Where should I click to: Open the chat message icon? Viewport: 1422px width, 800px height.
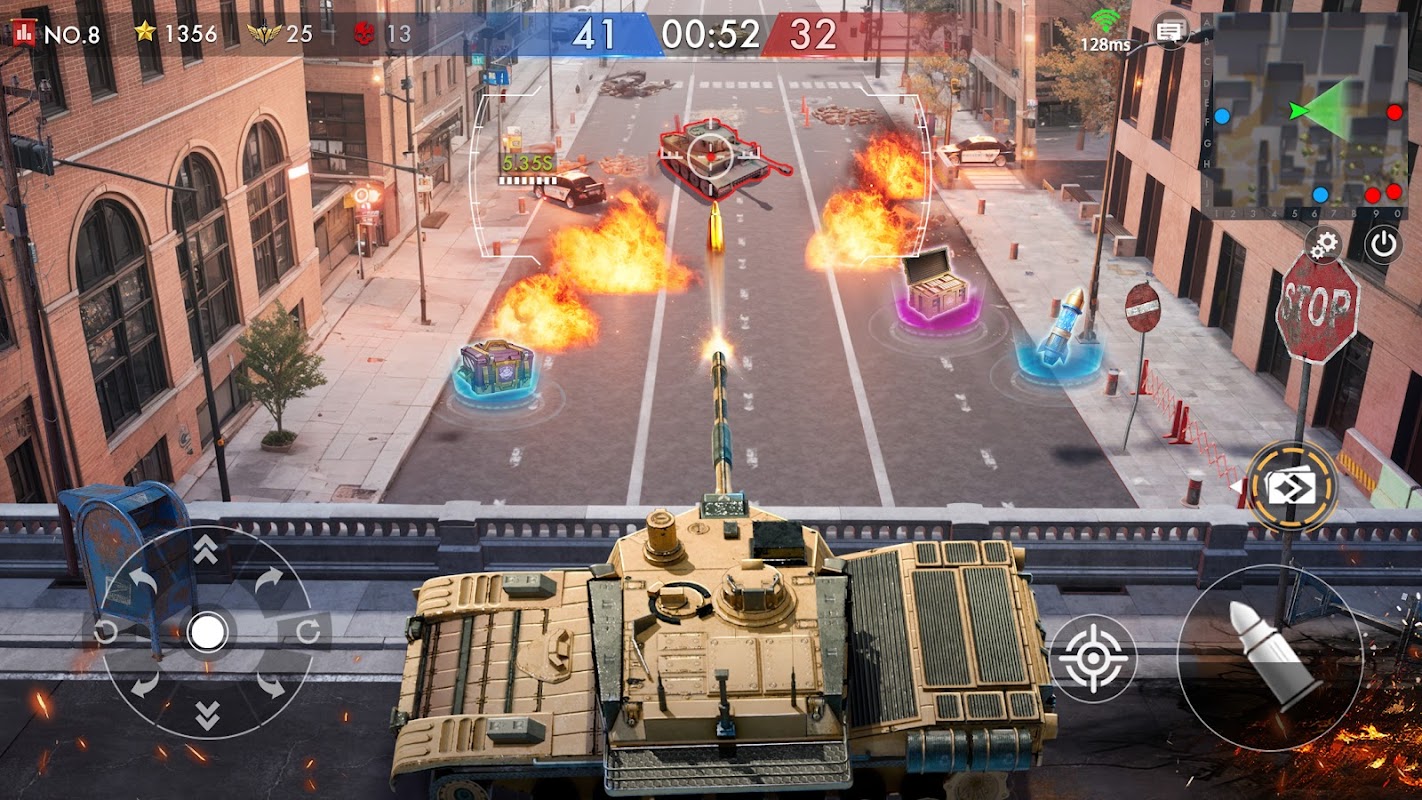1169,30
